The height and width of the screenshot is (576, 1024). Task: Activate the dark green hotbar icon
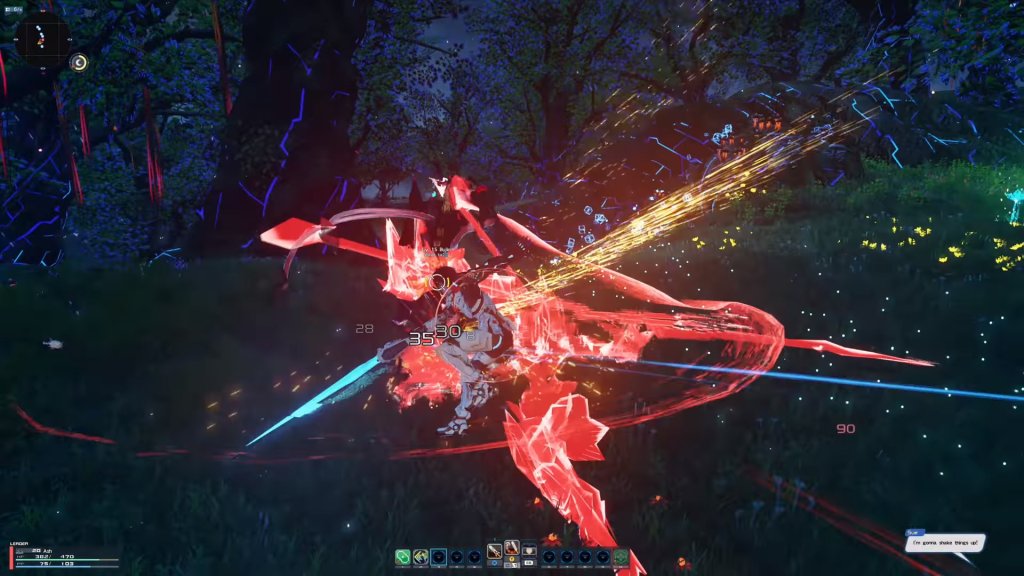click(620, 557)
